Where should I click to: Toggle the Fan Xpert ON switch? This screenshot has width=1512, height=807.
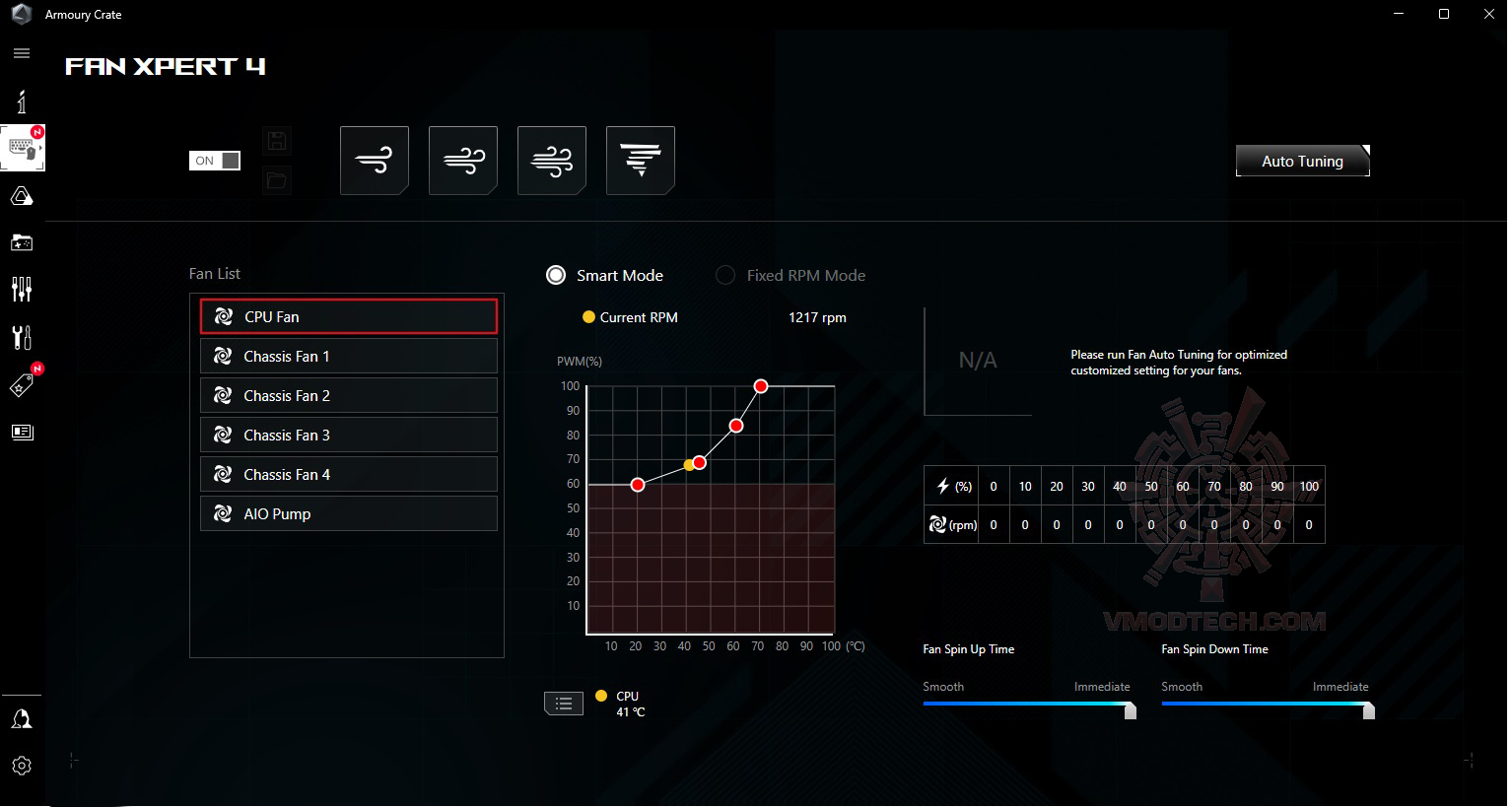215,161
